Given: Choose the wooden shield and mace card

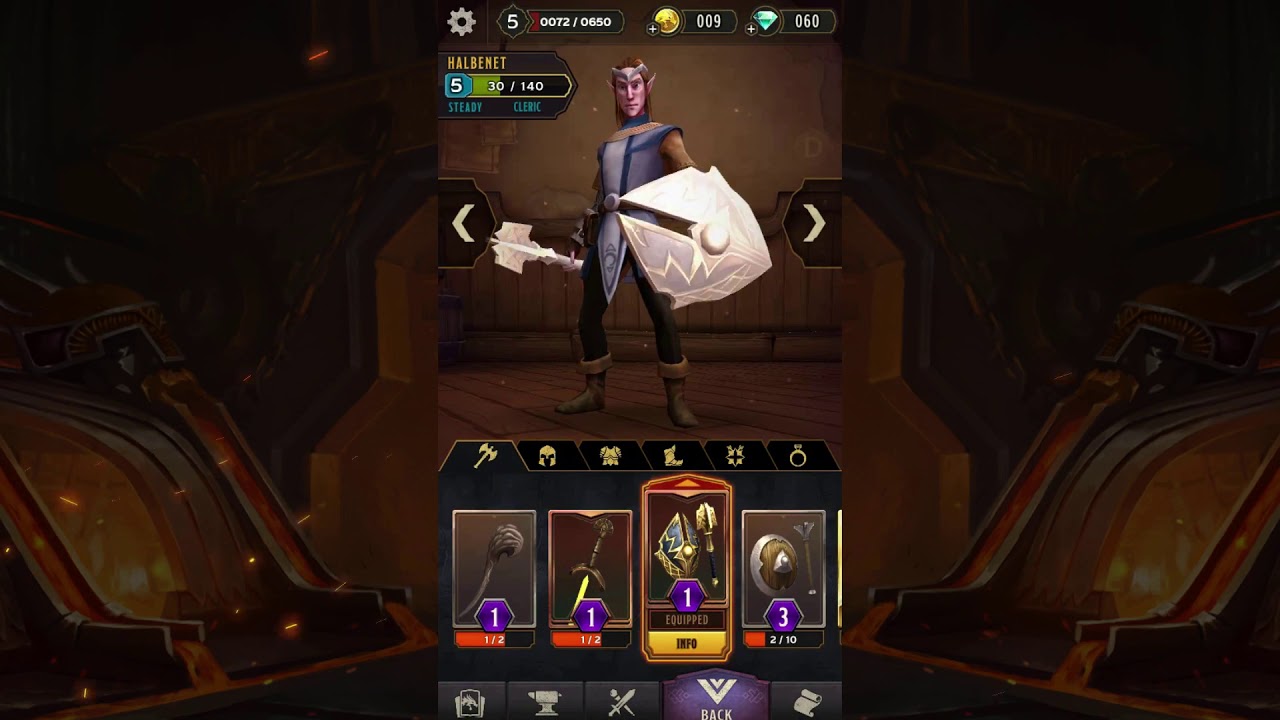Looking at the screenshot, I should pyautogui.click(x=783, y=570).
